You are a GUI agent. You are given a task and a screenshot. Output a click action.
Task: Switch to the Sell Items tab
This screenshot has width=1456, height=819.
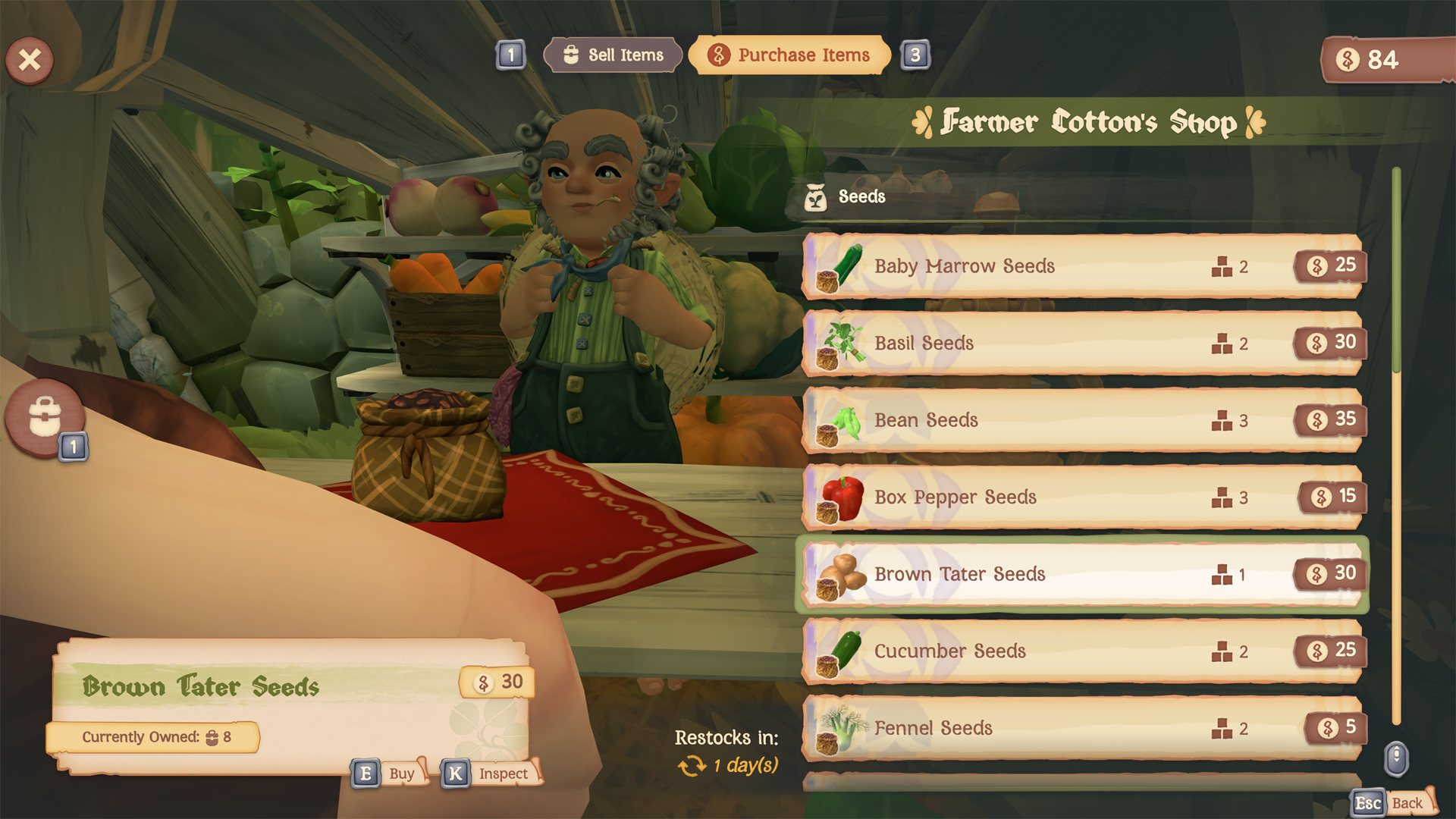[613, 55]
